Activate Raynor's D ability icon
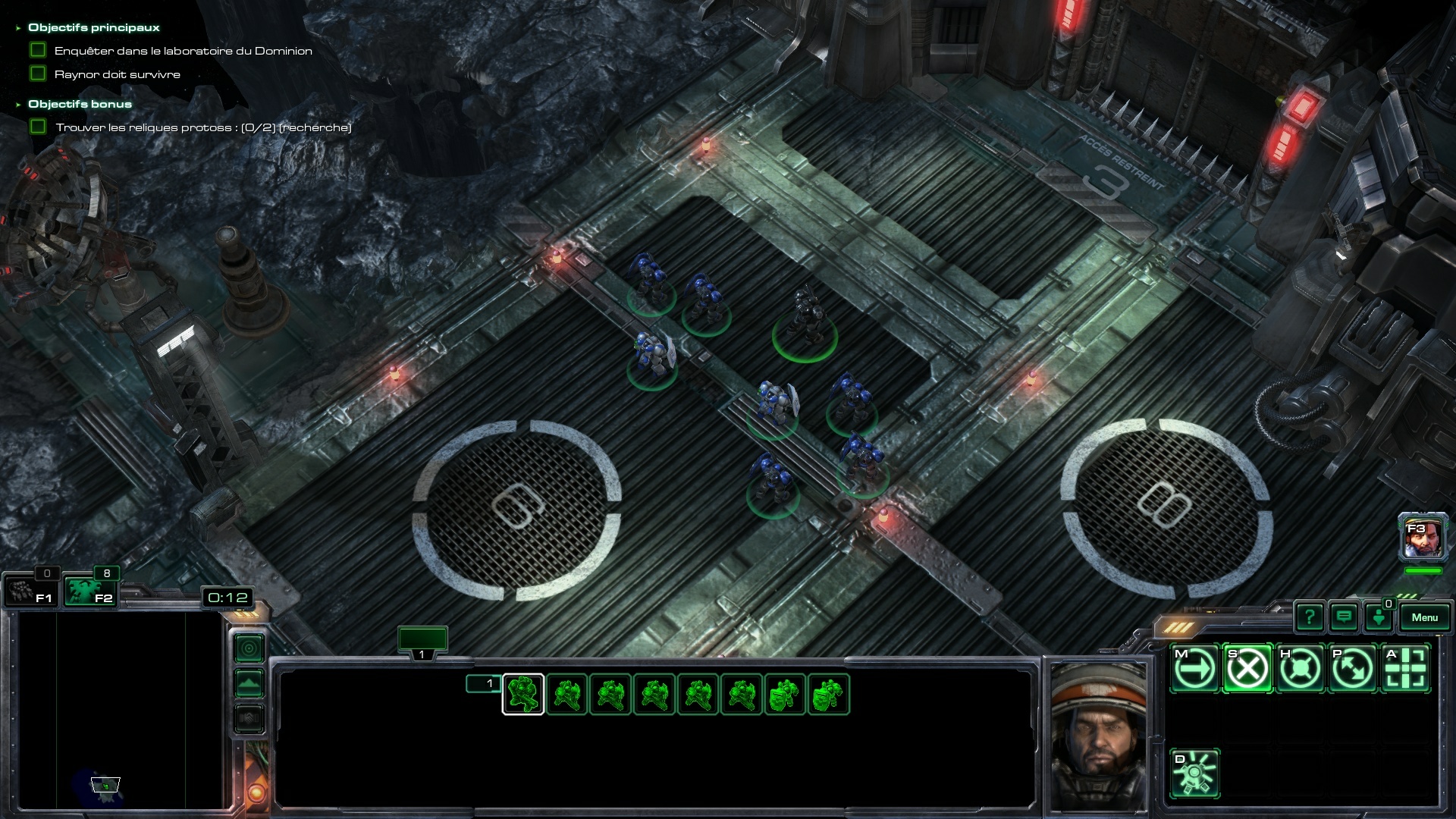1456x819 pixels. point(1195,773)
